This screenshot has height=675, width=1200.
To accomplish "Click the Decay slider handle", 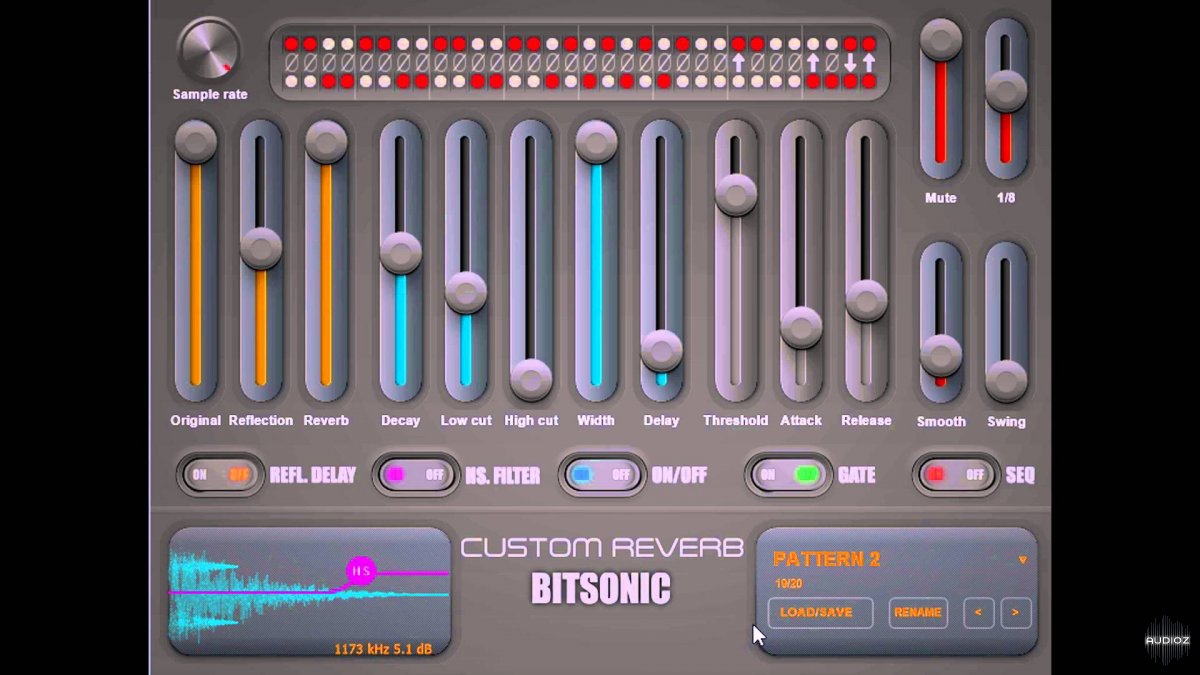I will pyautogui.click(x=401, y=252).
